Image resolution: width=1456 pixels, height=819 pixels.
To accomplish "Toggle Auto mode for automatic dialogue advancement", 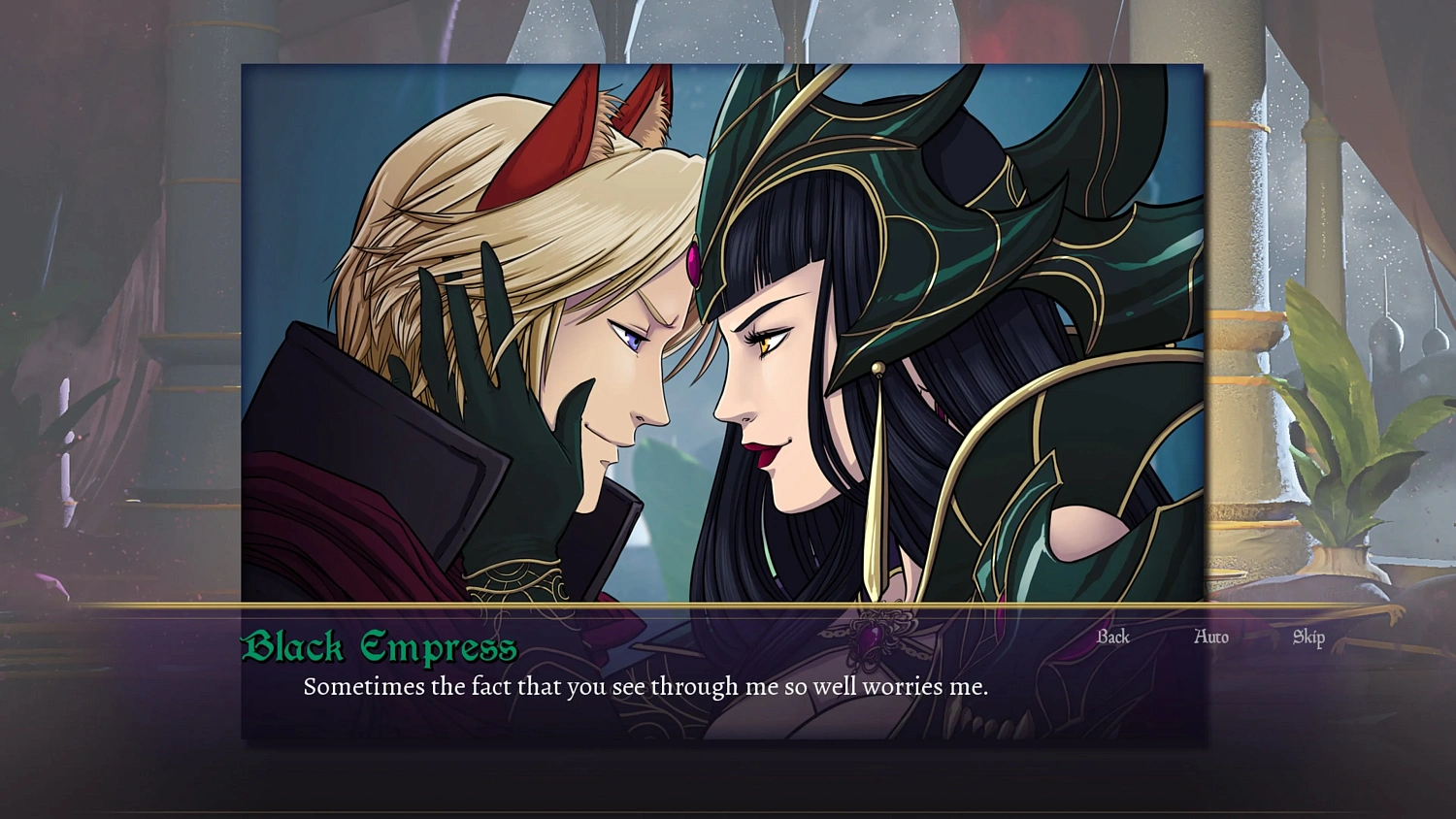I will click(1211, 638).
